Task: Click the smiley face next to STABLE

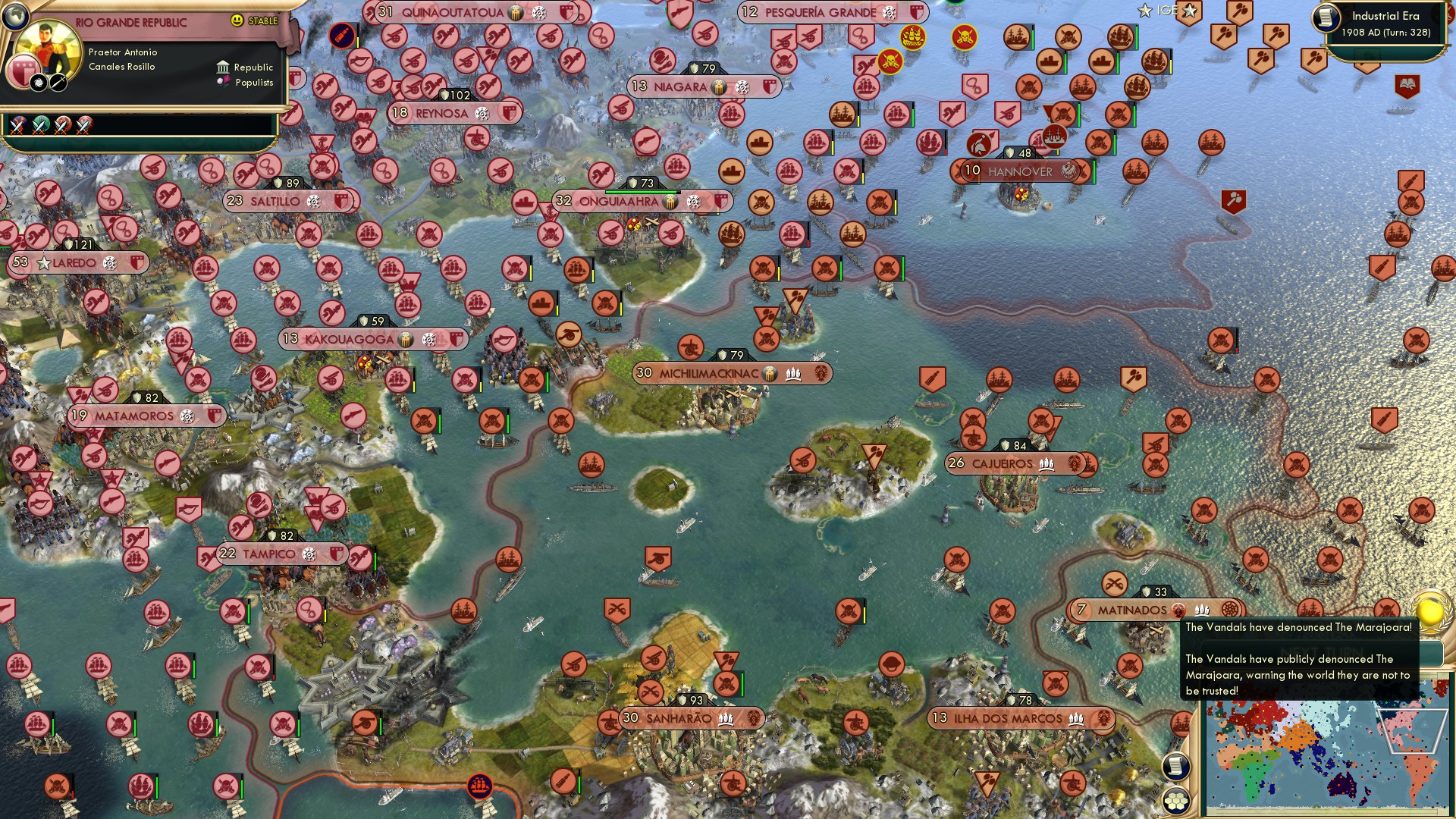Action: pos(237,20)
